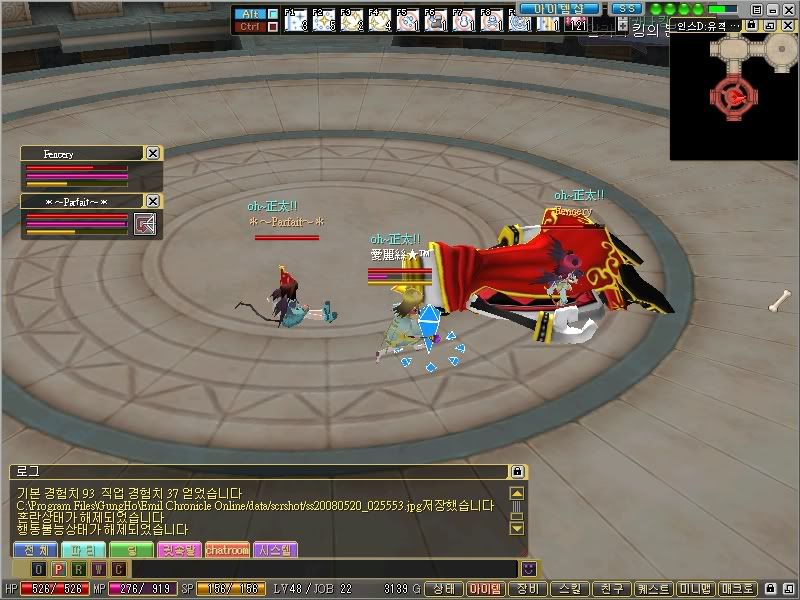Click the chat message input field
Viewport: 800px width, 600px height.
320,569
